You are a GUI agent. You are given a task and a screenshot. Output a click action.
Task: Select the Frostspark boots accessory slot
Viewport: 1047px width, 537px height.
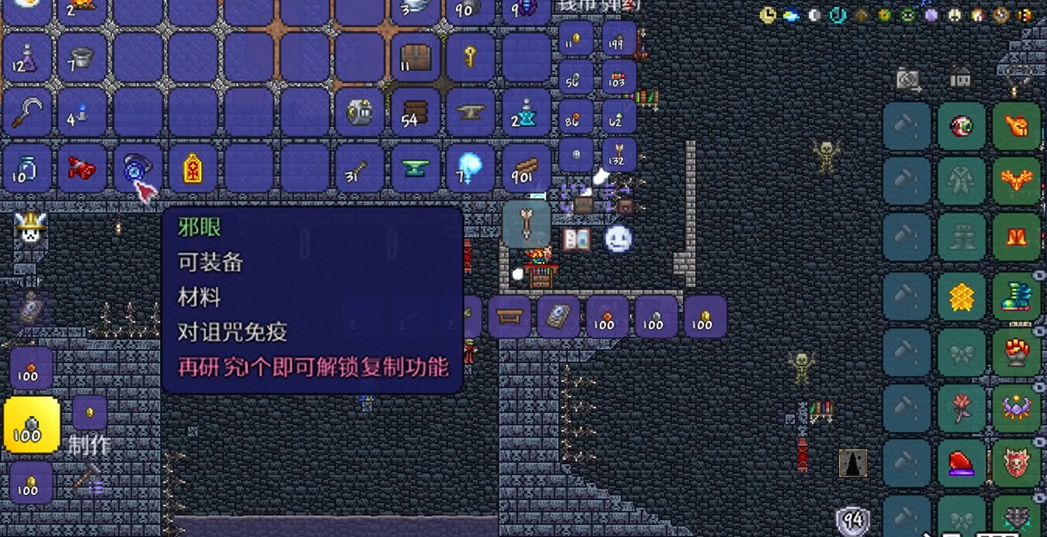1016,296
